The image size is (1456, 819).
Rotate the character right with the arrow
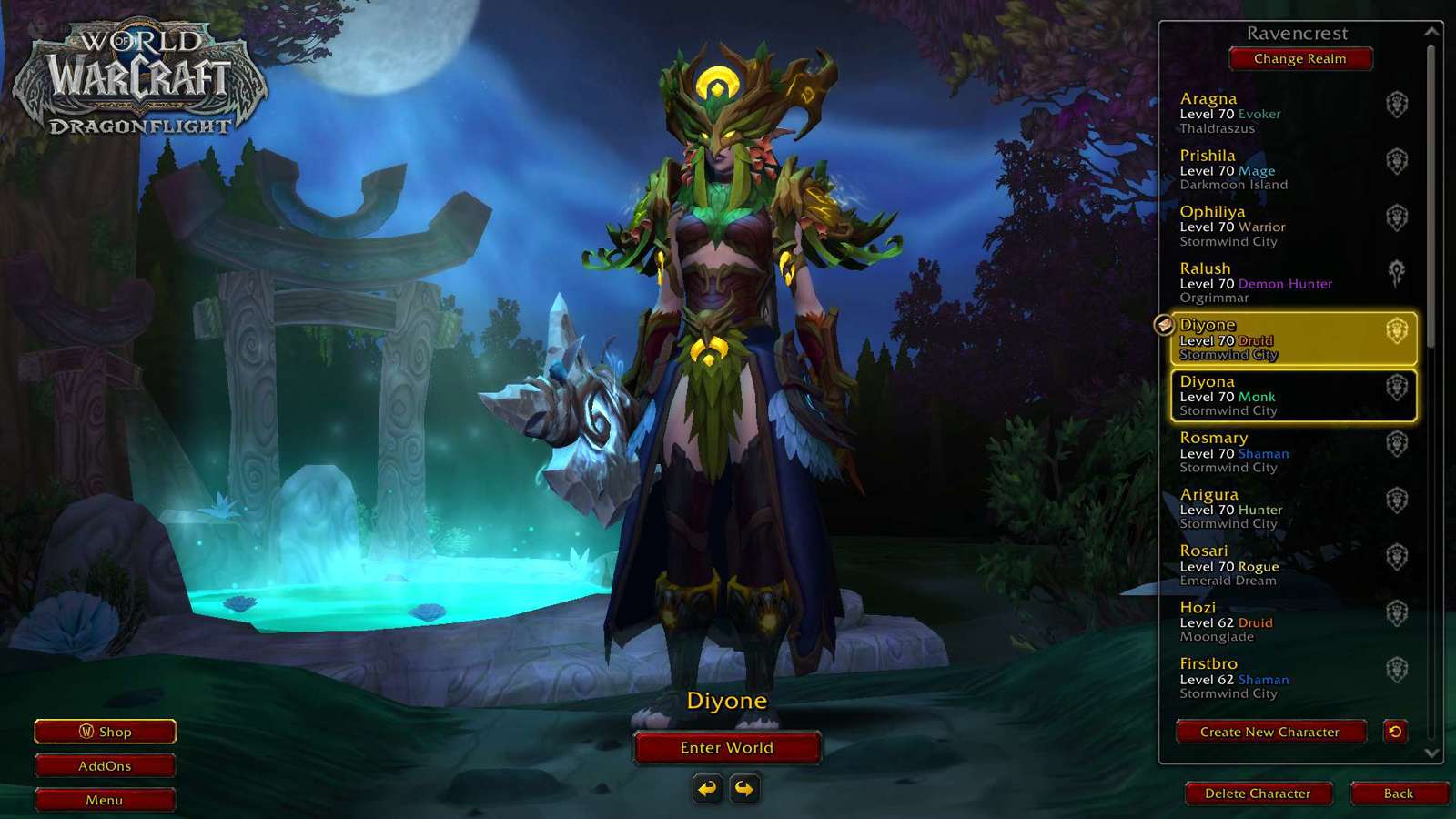tap(744, 788)
